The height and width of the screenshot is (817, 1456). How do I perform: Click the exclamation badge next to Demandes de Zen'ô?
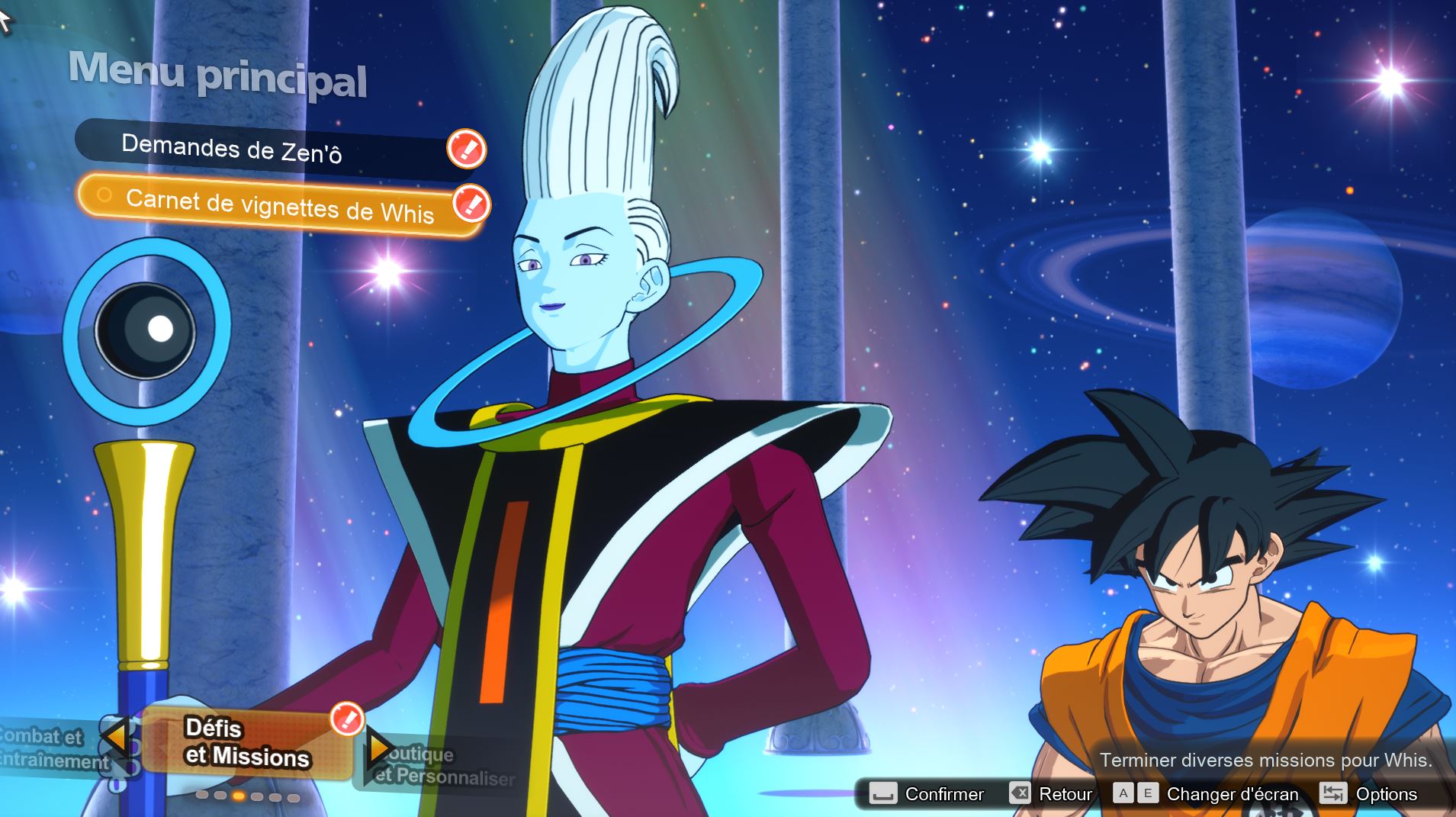(x=468, y=150)
